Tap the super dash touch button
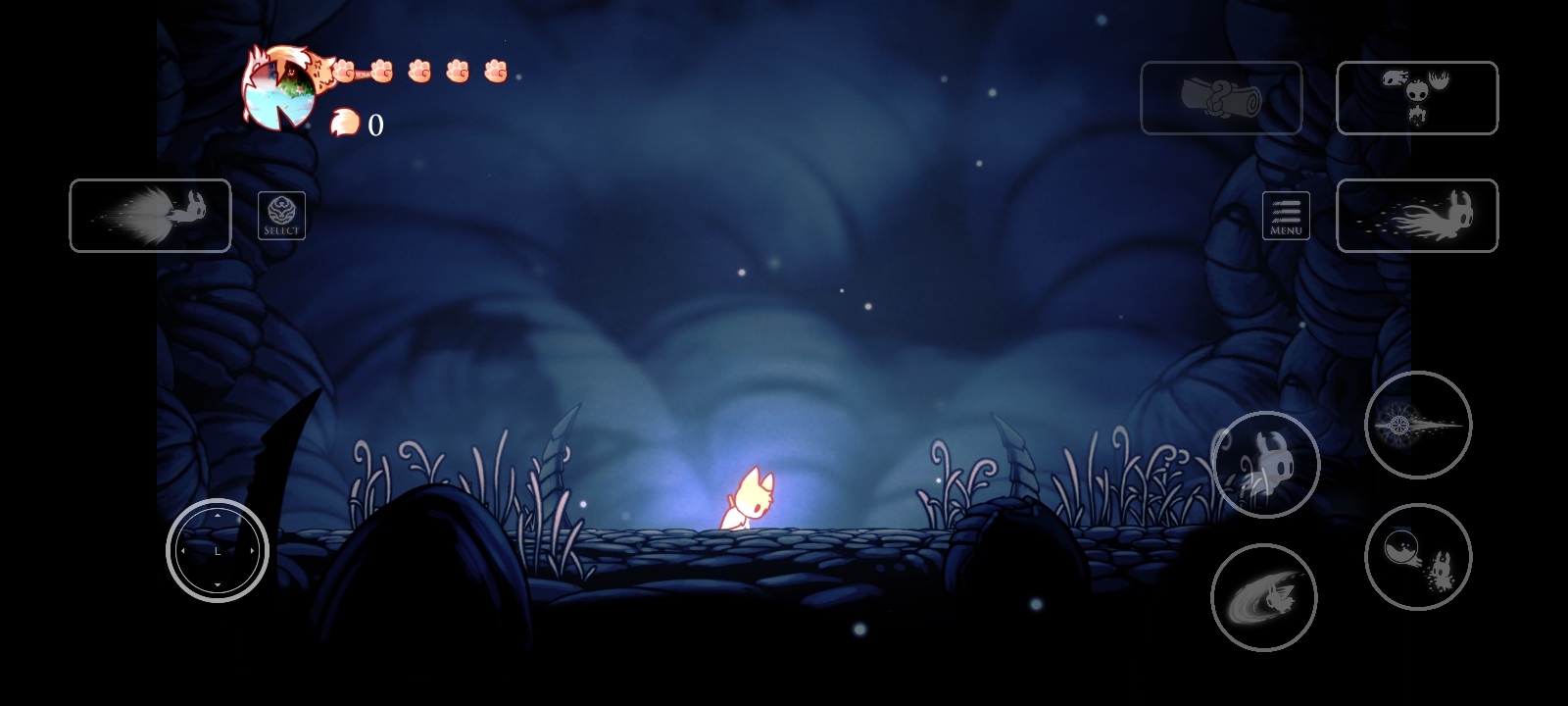Screen dimensions: 1568x706 (150, 216)
